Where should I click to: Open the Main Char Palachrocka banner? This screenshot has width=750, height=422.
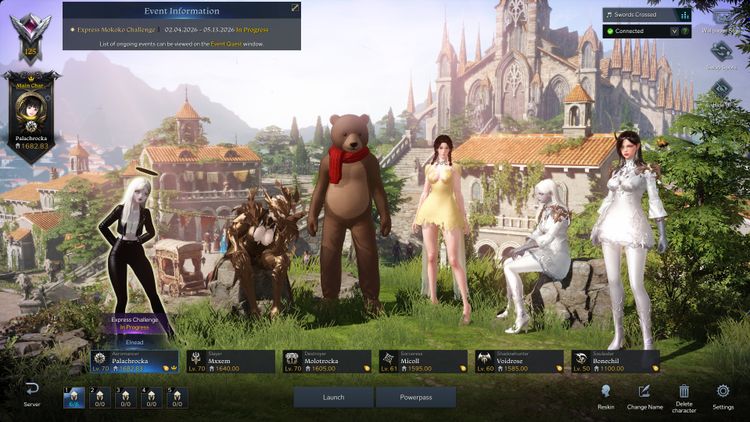(31, 117)
